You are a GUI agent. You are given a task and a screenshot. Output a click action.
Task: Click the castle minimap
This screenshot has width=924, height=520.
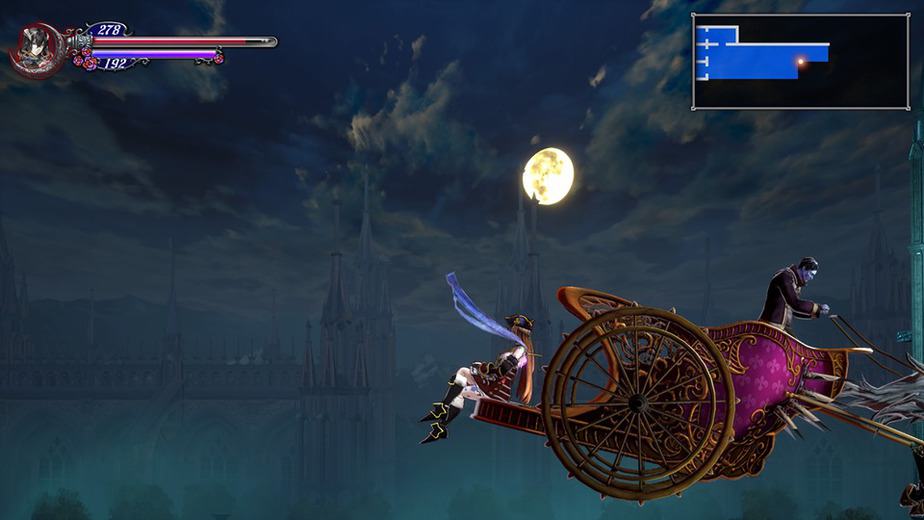pyautogui.click(x=800, y=61)
